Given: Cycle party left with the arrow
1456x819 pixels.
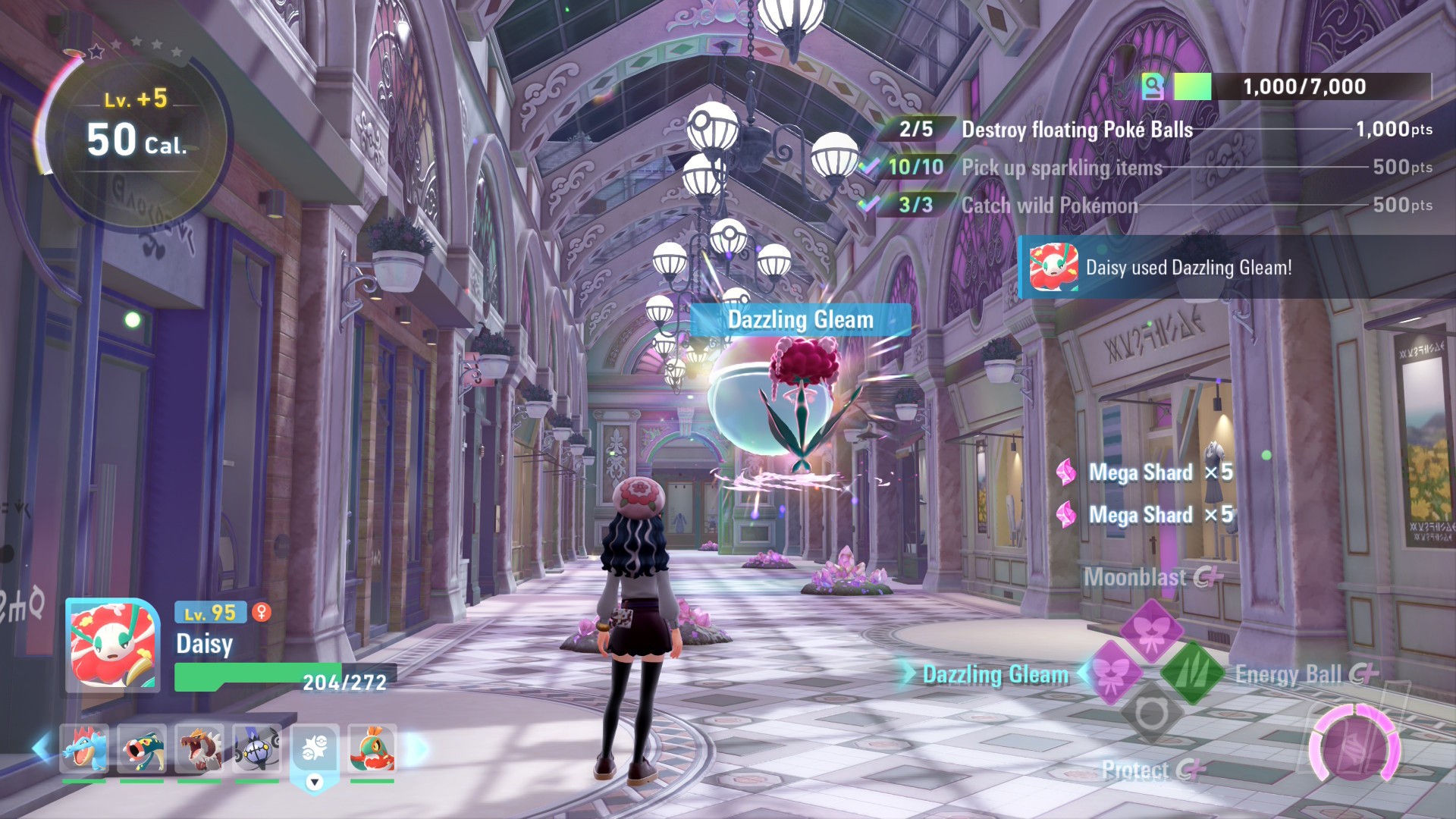Looking at the screenshot, I should (x=42, y=748).
